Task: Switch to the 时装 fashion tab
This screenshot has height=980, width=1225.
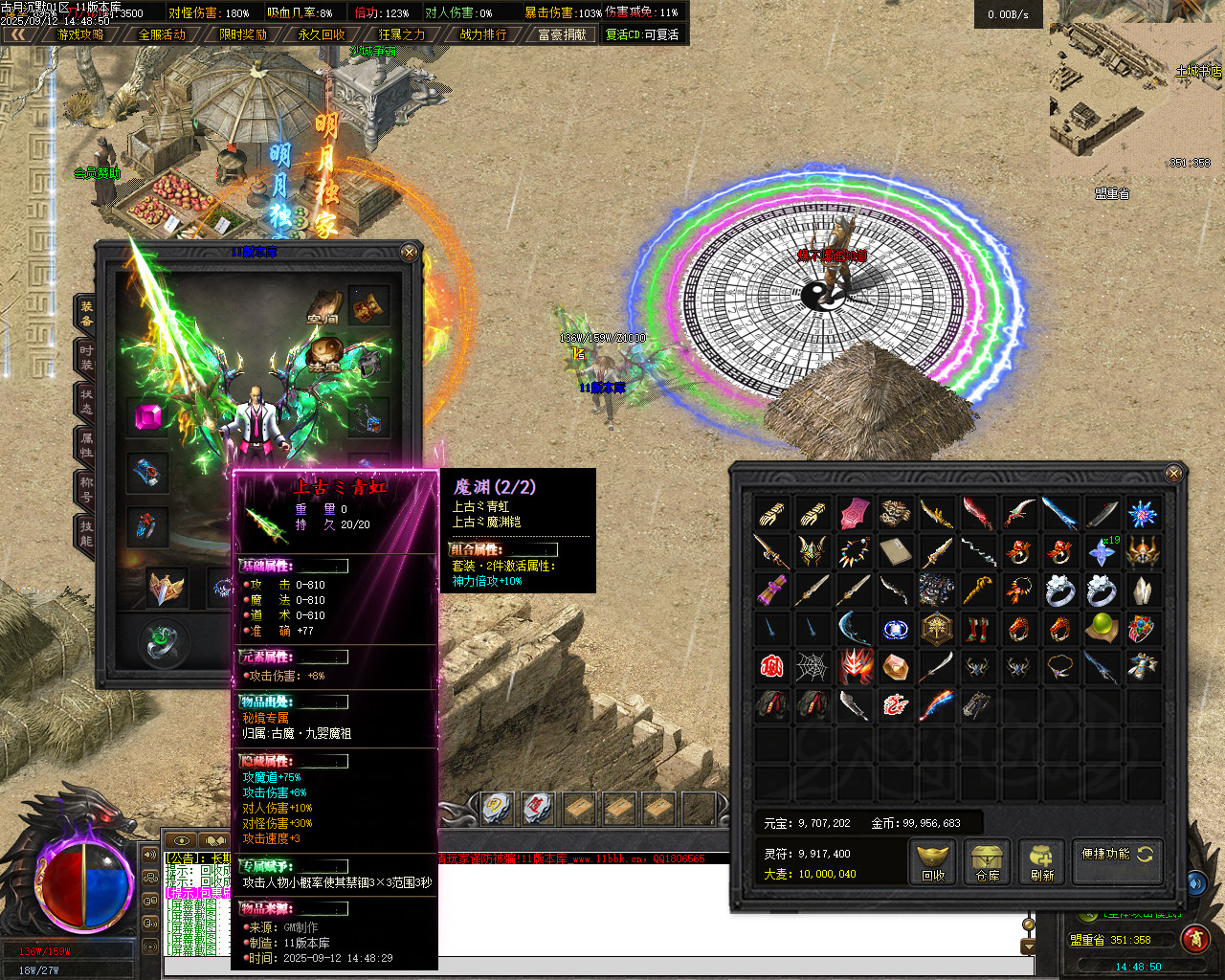Action: (86, 357)
